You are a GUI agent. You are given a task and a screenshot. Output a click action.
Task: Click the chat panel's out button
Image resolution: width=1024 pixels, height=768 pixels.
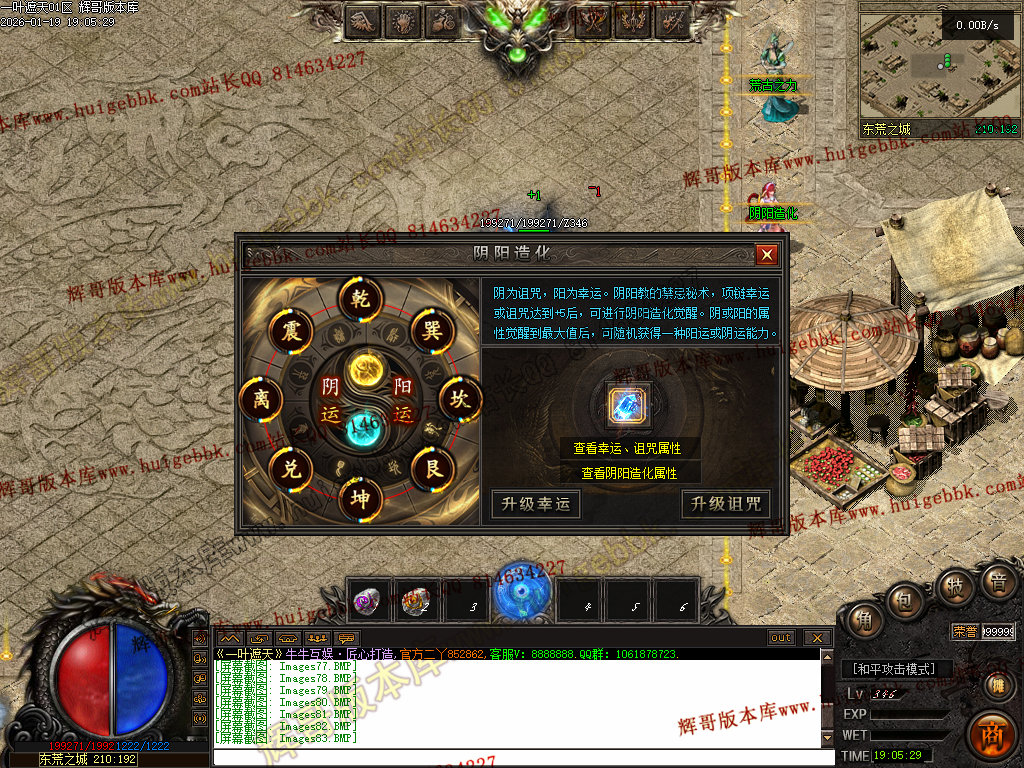point(781,638)
